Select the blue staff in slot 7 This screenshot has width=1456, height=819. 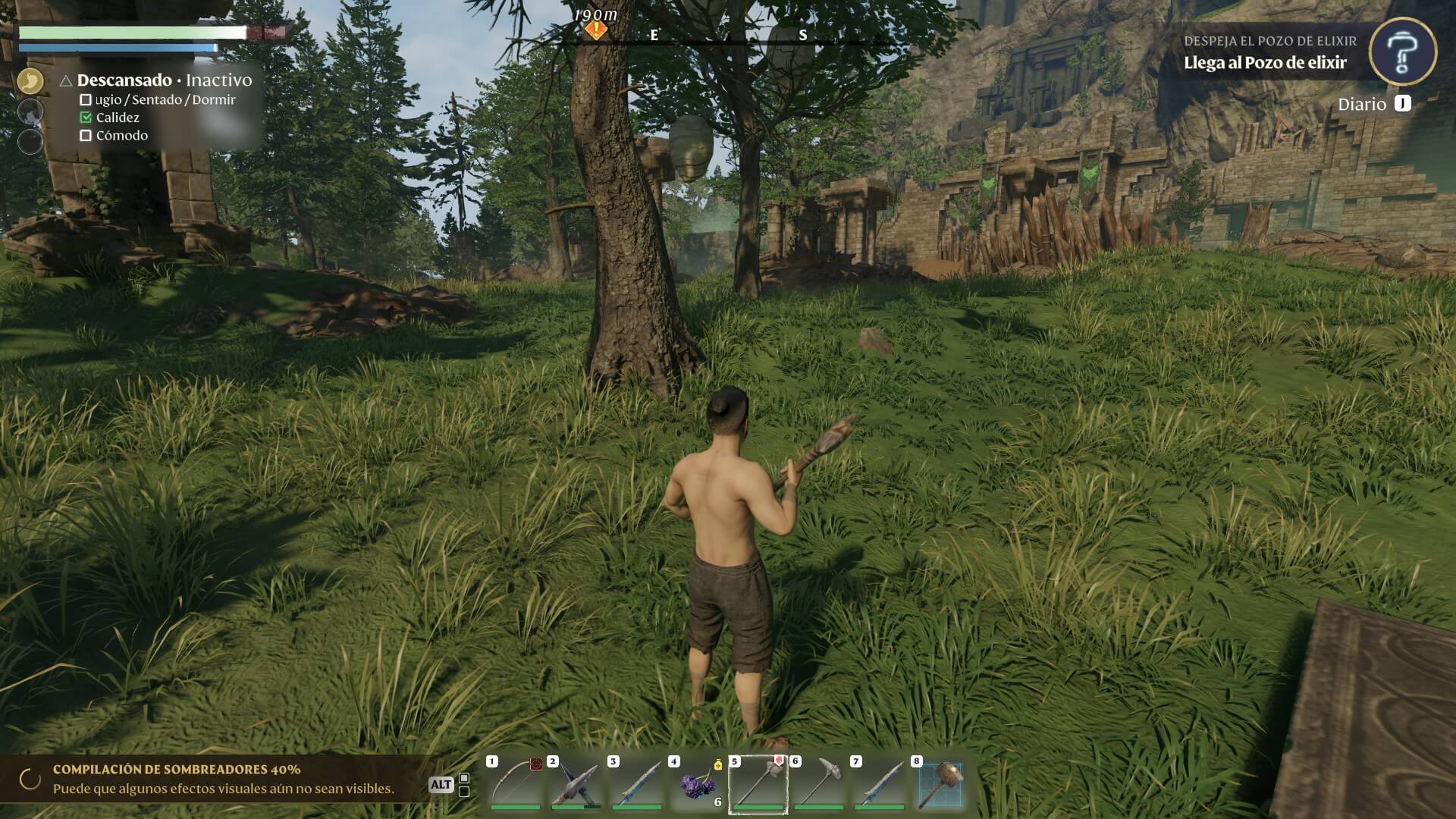pyautogui.click(x=879, y=783)
